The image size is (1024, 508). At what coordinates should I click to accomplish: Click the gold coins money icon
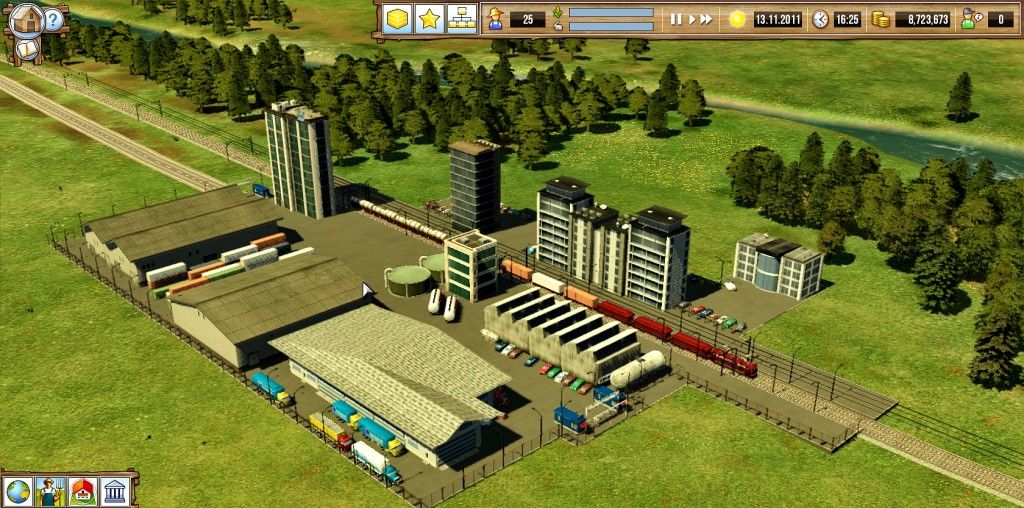[x=880, y=19]
